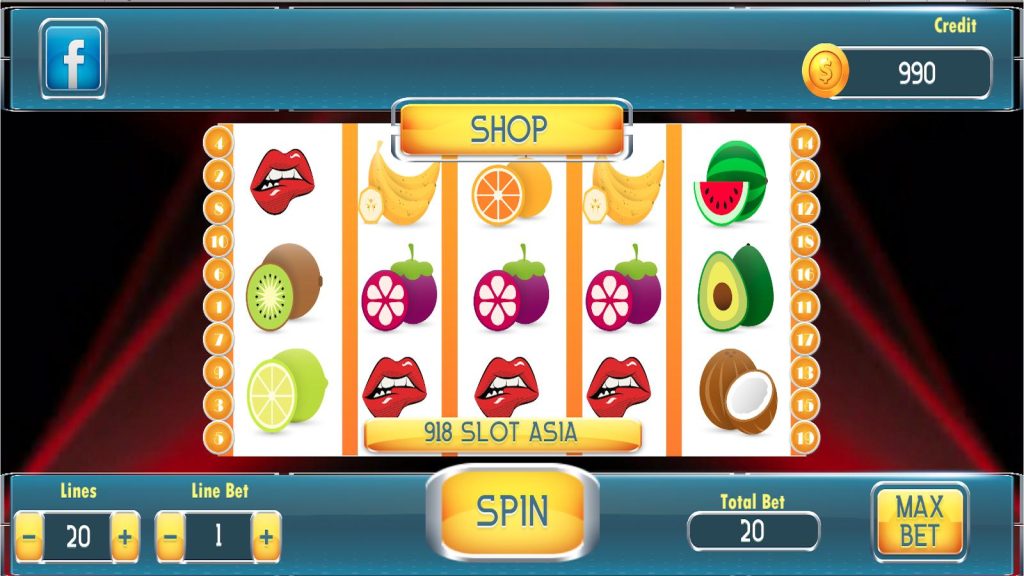The height and width of the screenshot is (576, 1024).
Task: Open the Shop
Action: tap(511, 129)
